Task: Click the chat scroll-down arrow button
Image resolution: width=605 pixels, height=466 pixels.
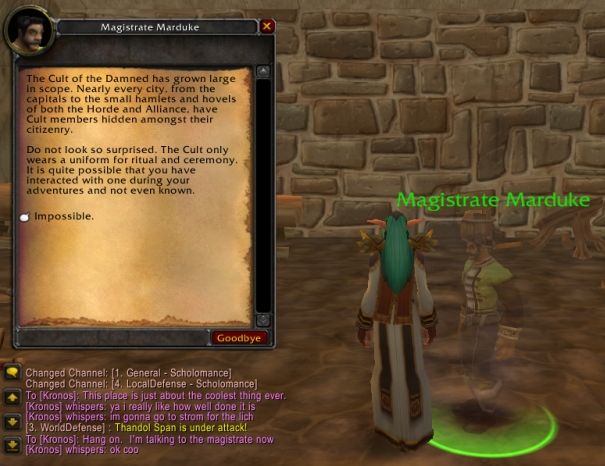Action: coord(12,420)
